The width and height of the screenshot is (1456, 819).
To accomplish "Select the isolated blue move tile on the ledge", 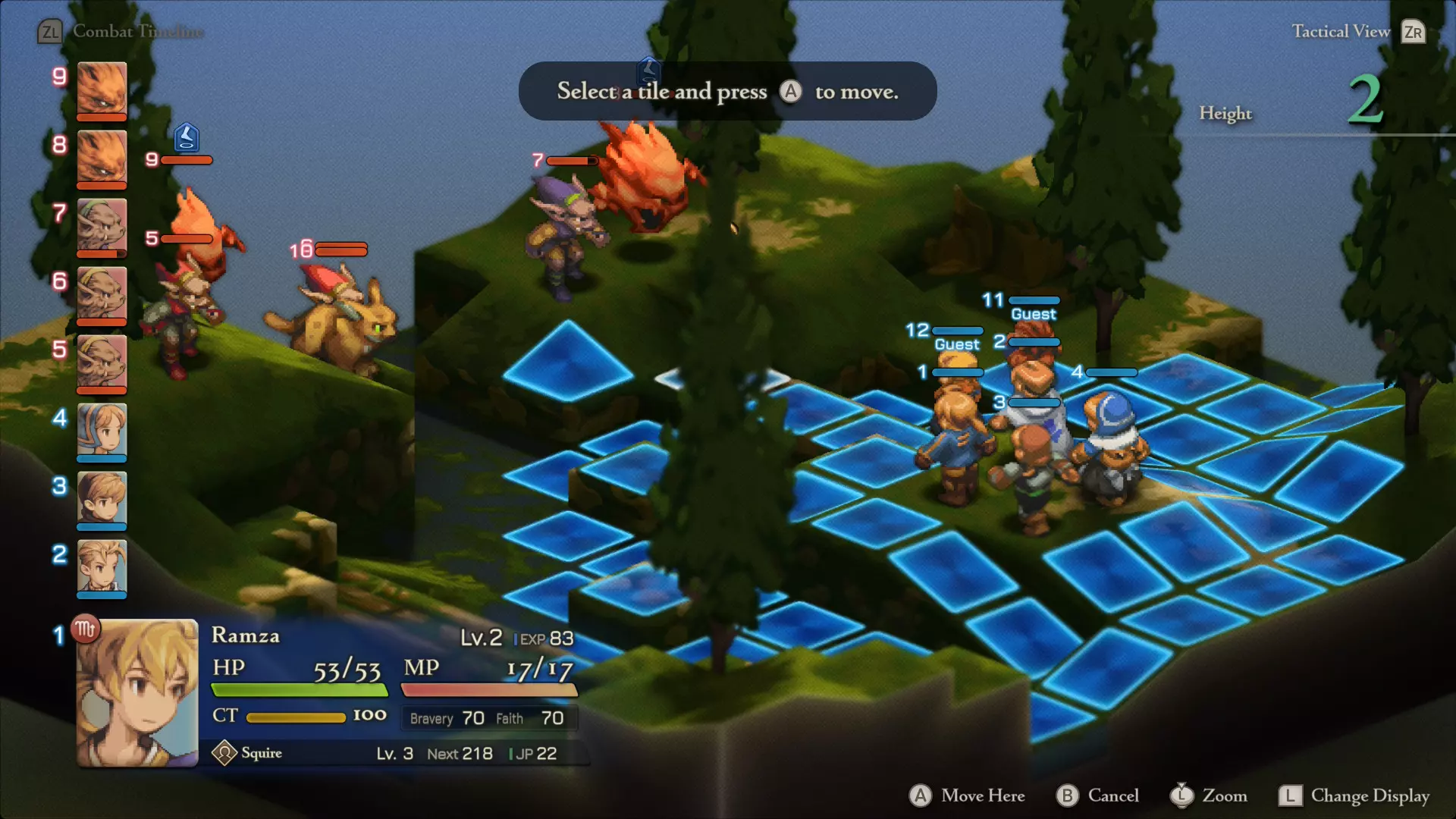I will pos(567,362).
